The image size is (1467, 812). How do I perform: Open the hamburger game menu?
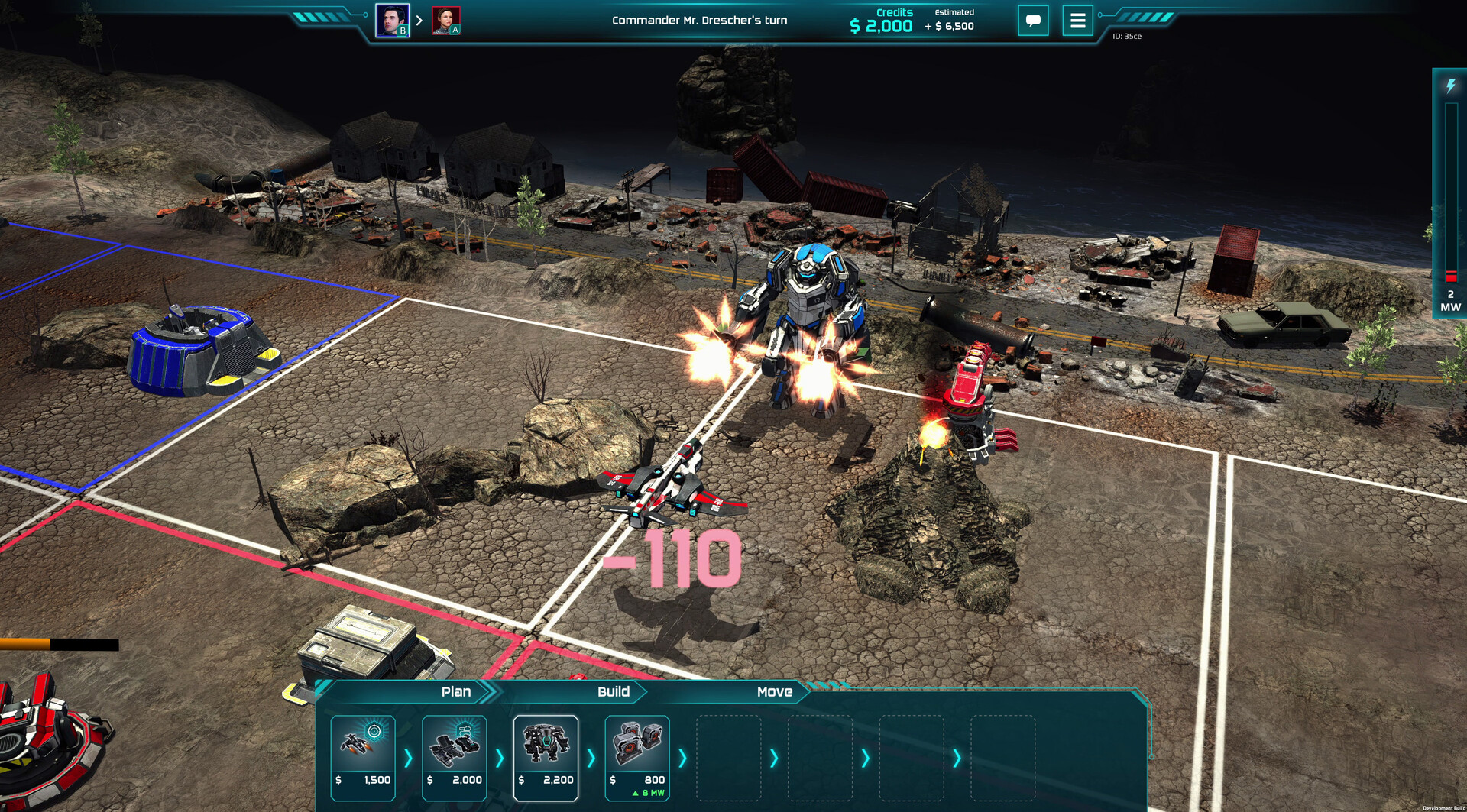pos(1077,21)
